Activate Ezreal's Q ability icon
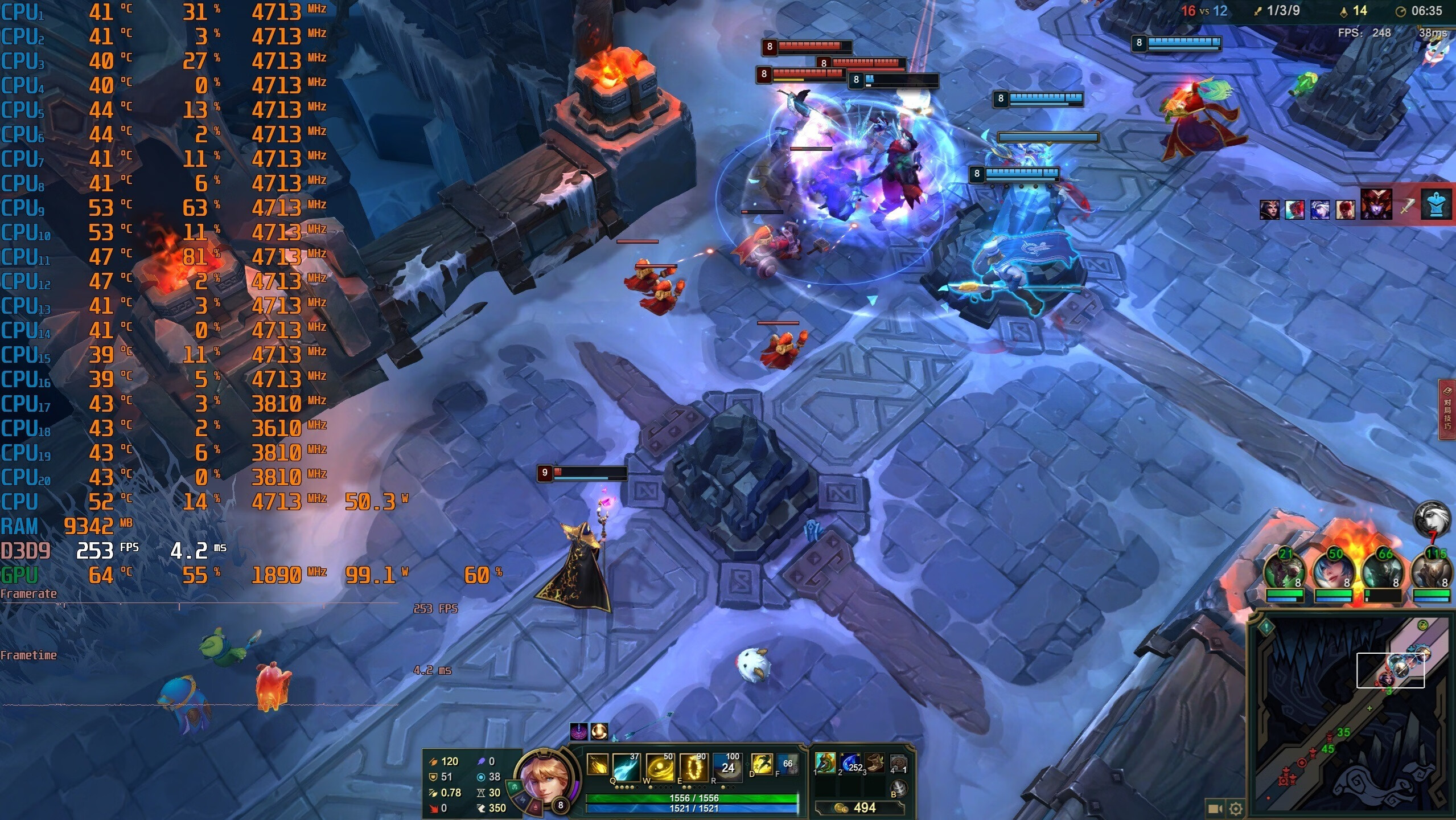The height and width of the screenshot is (820, 1456). 626,766
